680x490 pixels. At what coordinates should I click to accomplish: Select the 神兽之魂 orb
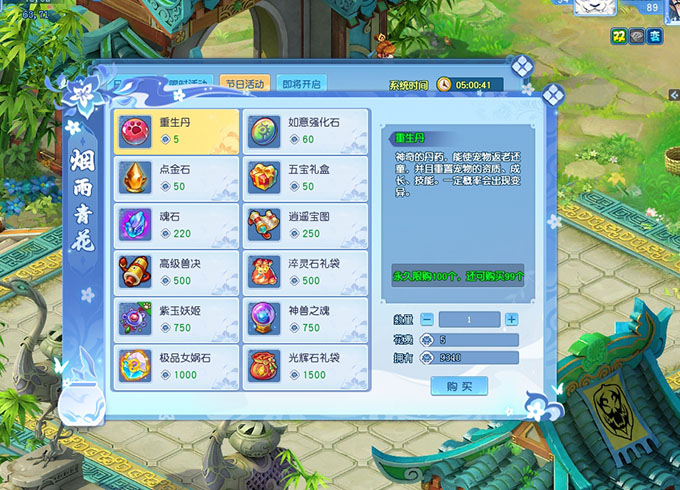tap(305, 319)
